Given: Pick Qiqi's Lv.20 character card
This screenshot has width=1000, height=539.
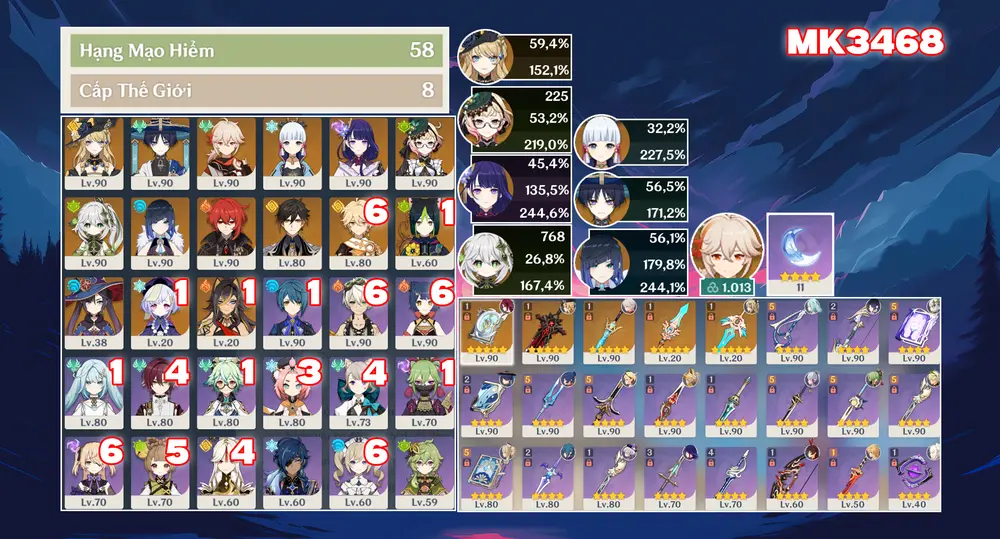Looking at the screenshot, I should tap(160, 306).
